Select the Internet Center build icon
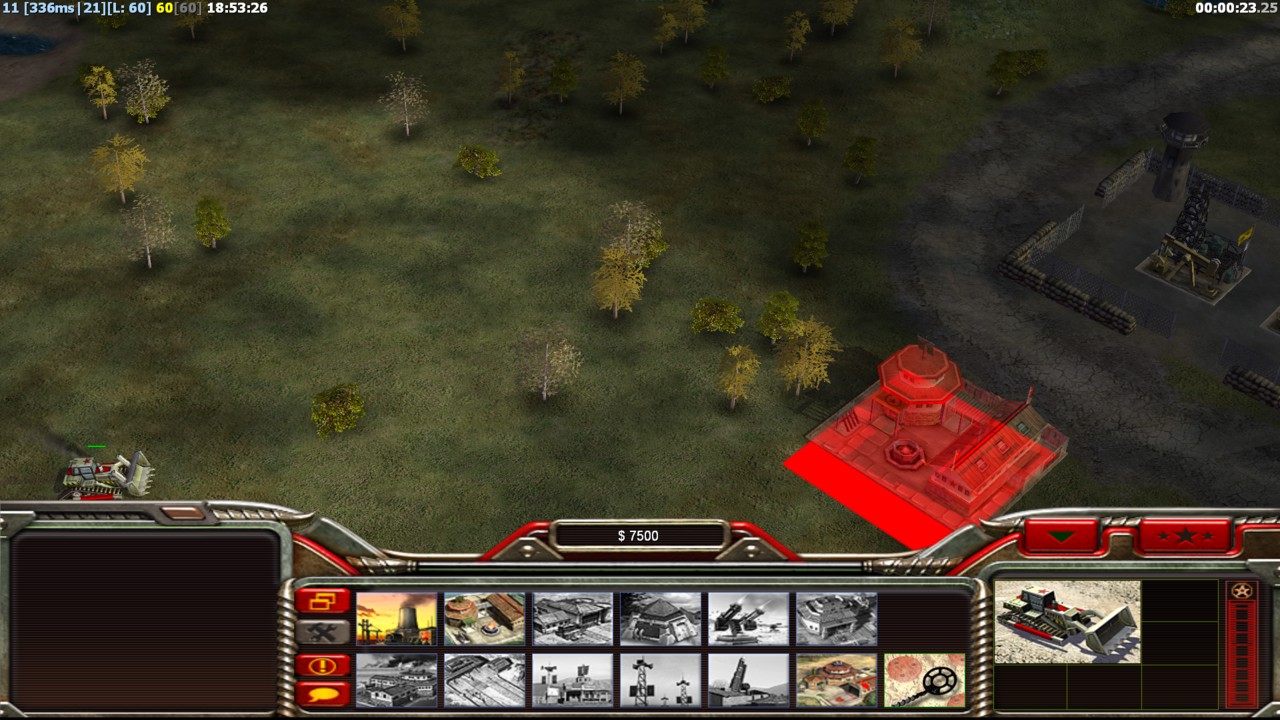 pos(573,680)
